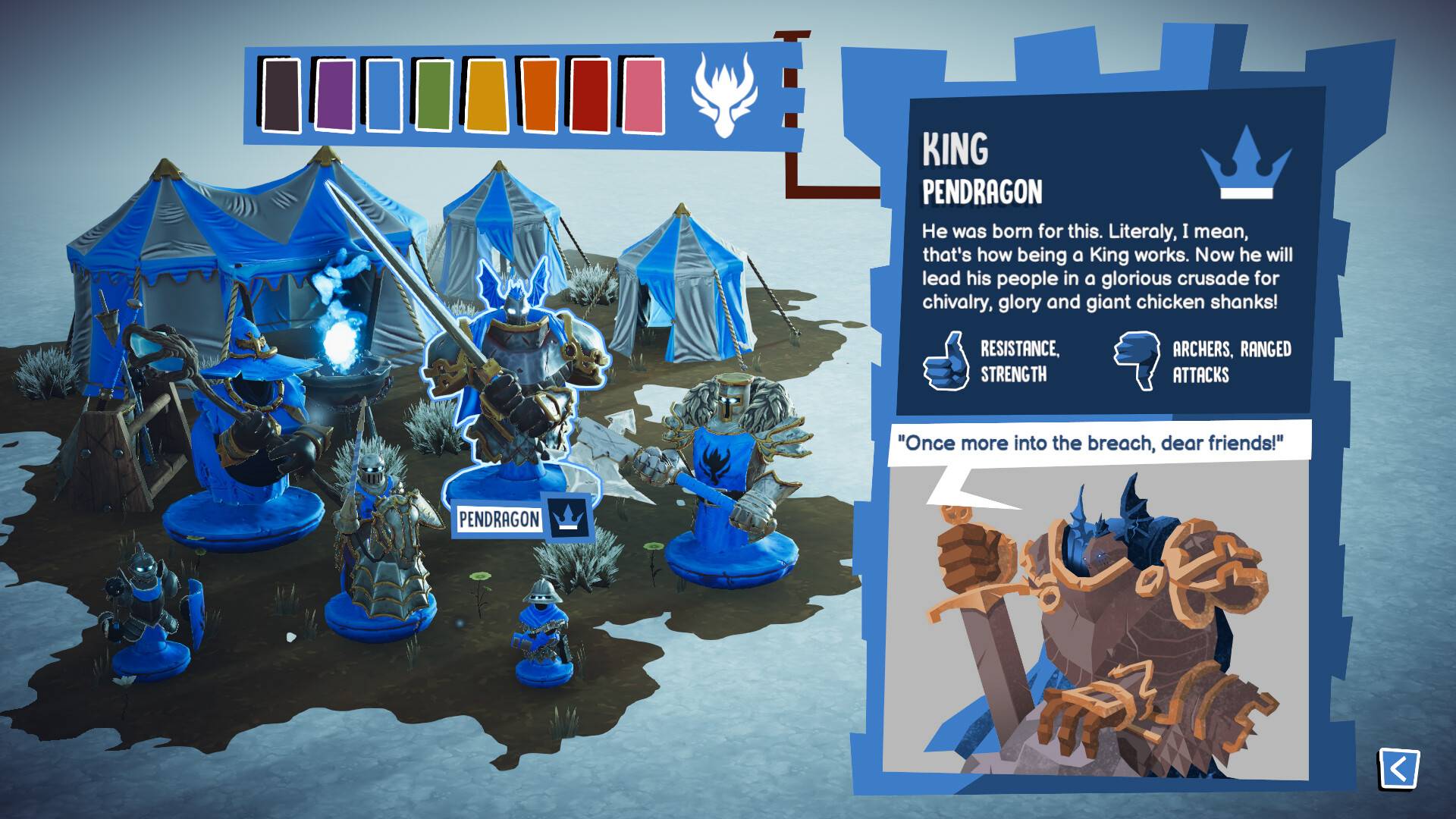Select the purple color swatch

[x=334, y=96]
